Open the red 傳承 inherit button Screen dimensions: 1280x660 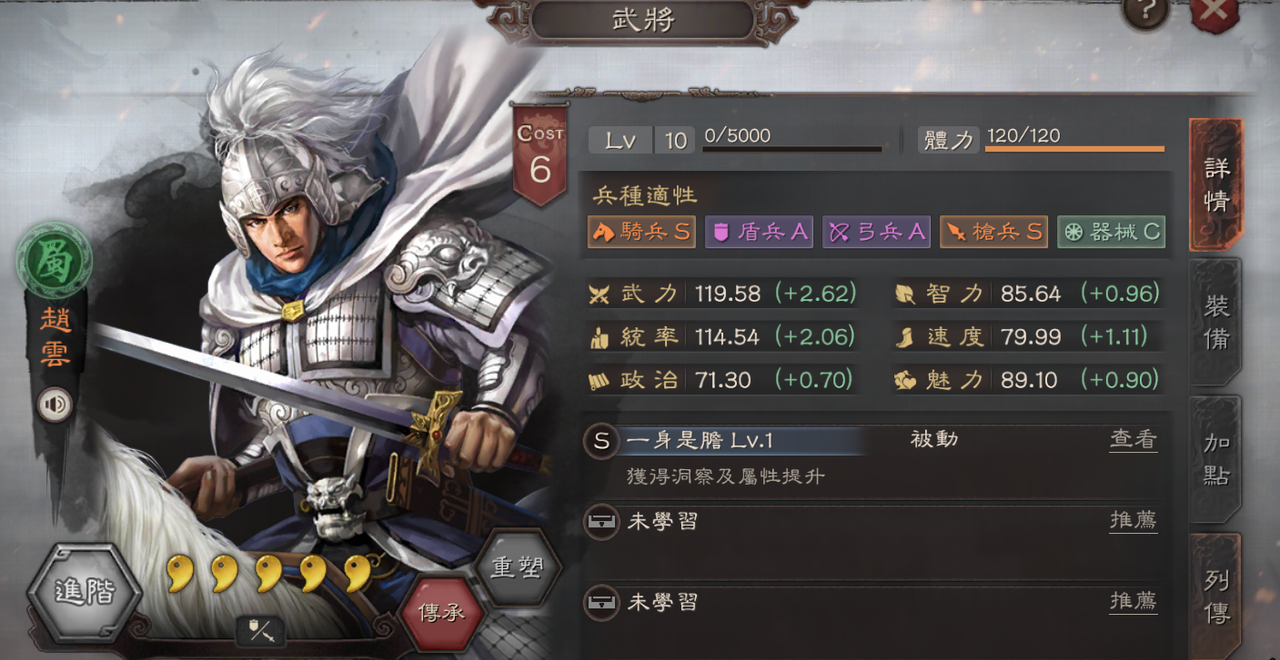[441, 612]
